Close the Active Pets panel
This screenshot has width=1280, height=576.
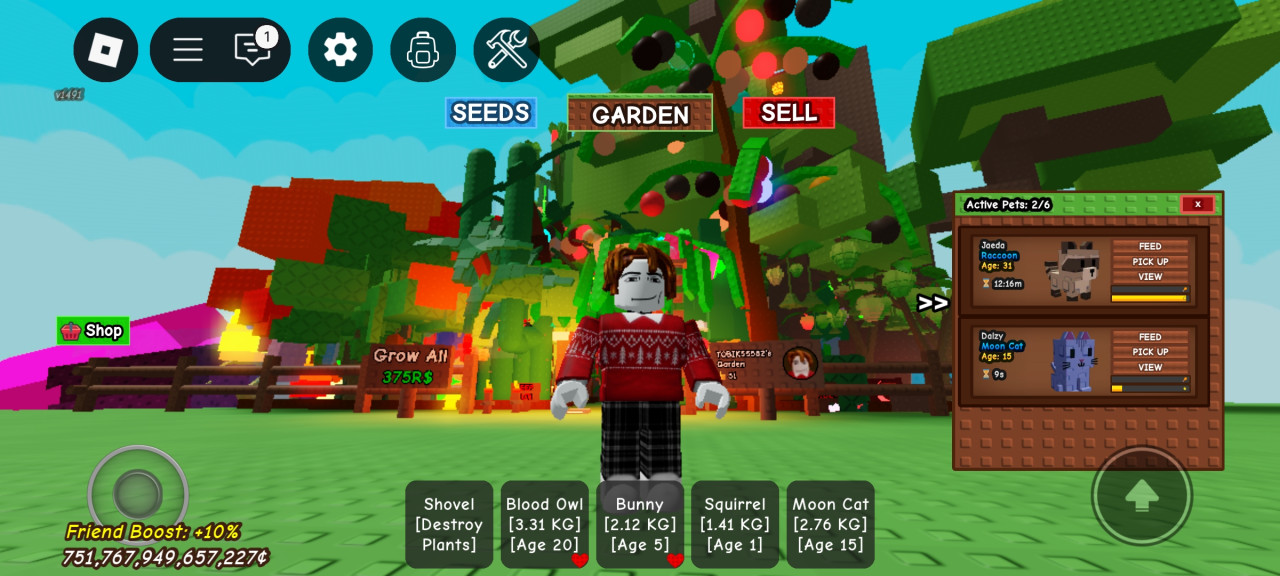click(1197, 204)
